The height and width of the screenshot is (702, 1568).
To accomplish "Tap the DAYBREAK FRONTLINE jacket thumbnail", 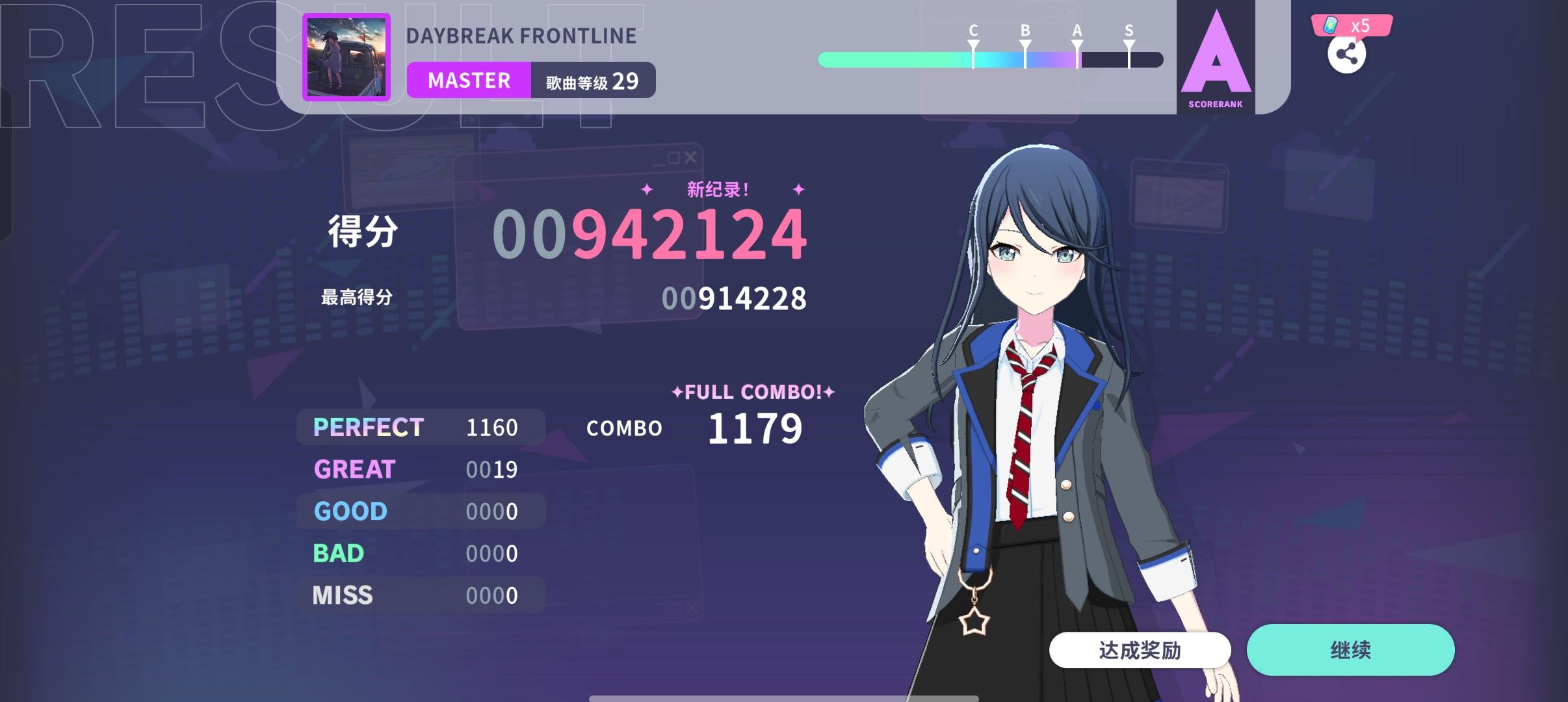I will click(x=348, y=57).
